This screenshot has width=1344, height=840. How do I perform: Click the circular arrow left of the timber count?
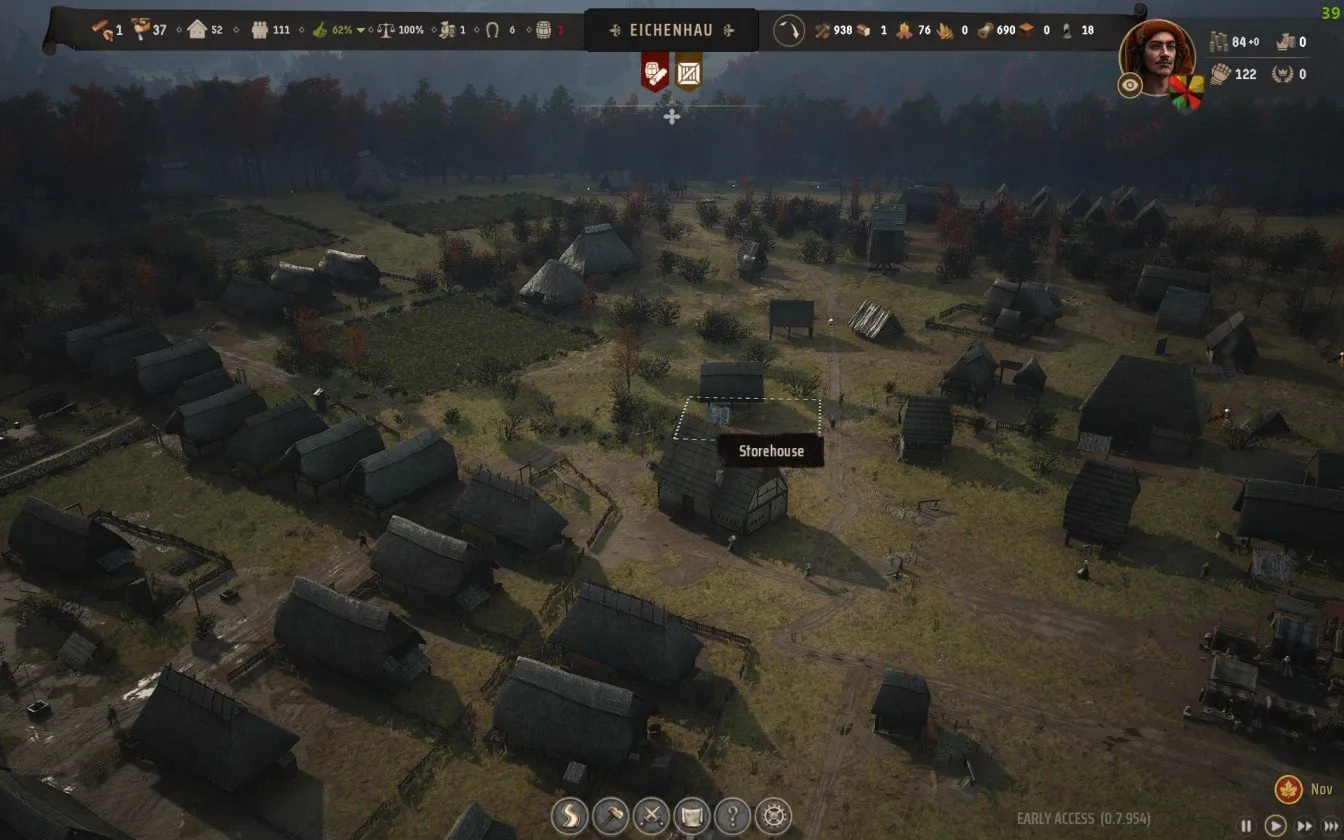pyautogui.click(x=791, y=30)
